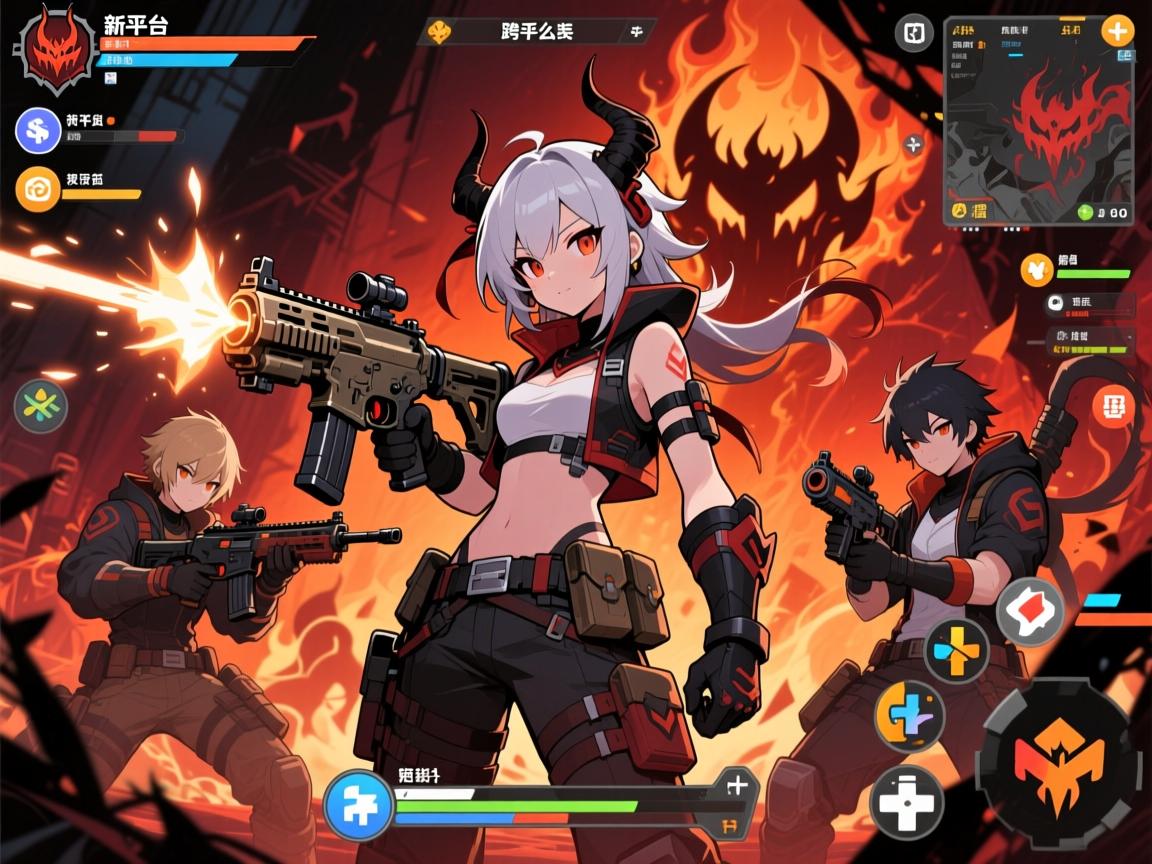
Task: Use the white and red card skill button
Action: [1030, 611]
